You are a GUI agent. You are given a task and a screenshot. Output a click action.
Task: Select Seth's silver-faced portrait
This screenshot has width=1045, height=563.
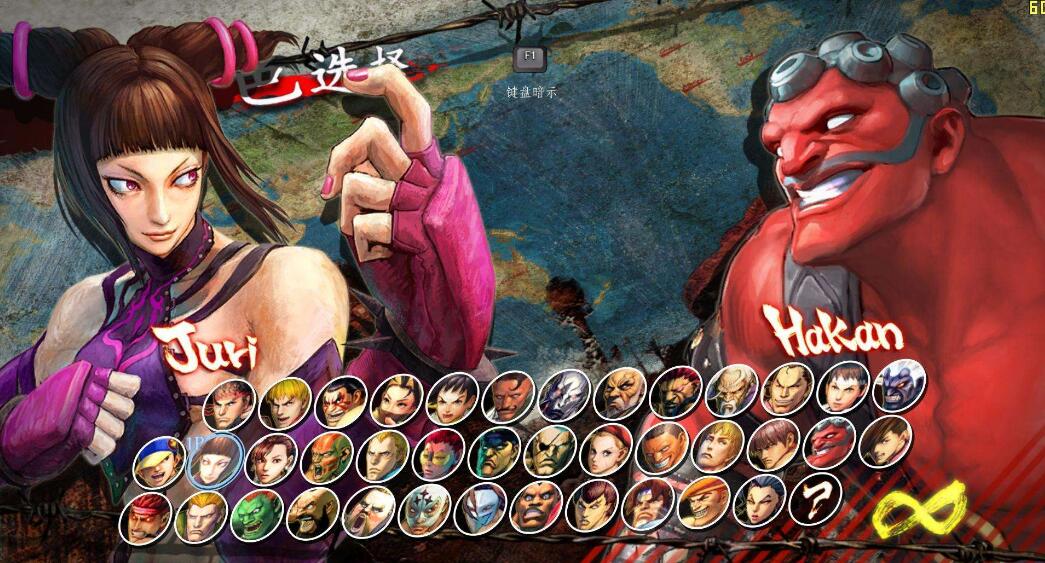coord(563,396)
